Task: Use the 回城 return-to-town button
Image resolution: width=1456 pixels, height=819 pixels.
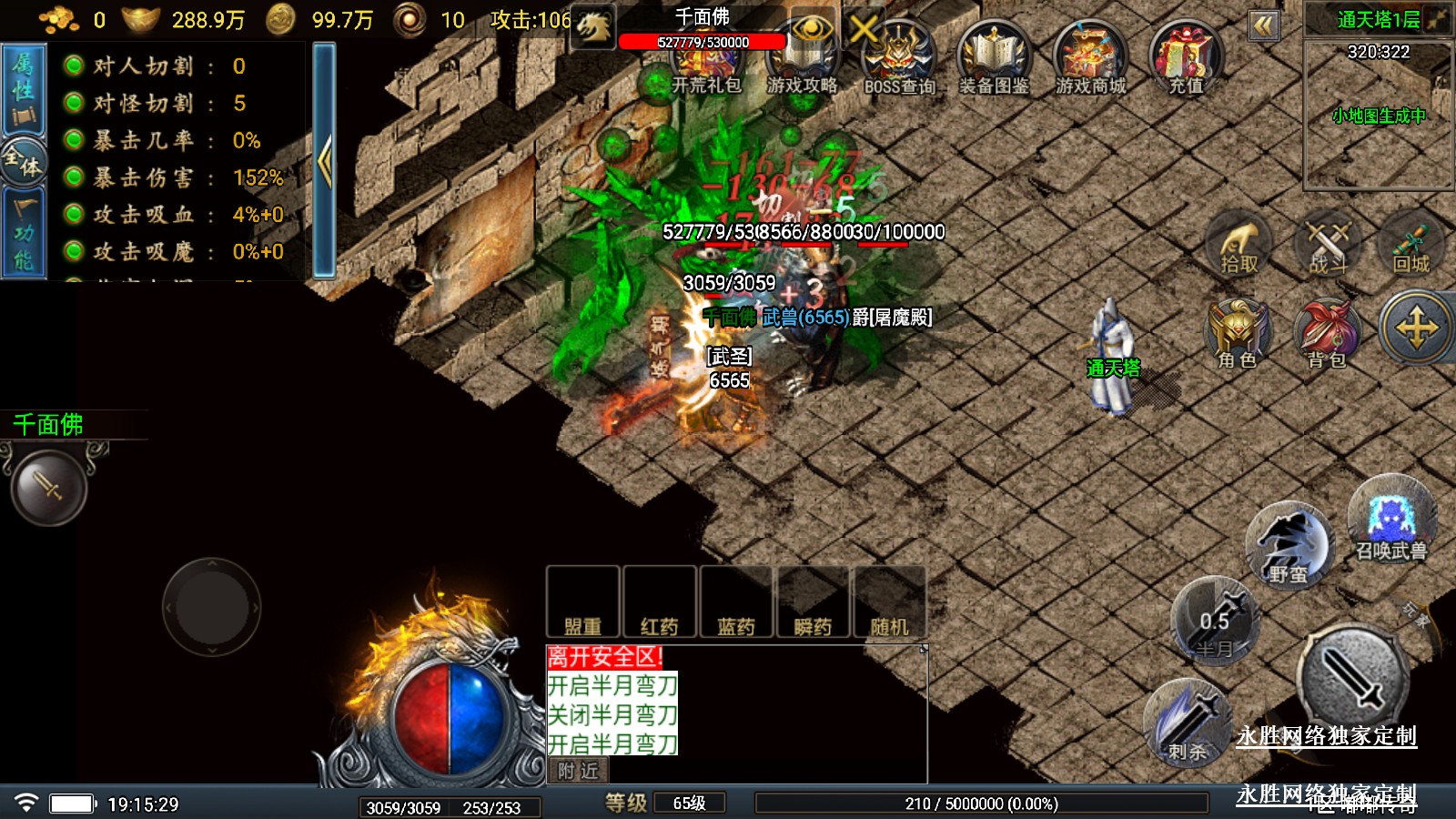Action: click(1411, 245)
